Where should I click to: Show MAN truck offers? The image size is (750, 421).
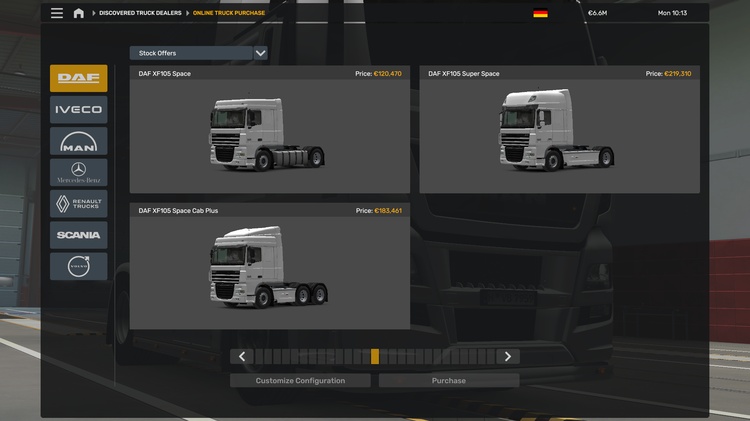click(x=78, y=141)
